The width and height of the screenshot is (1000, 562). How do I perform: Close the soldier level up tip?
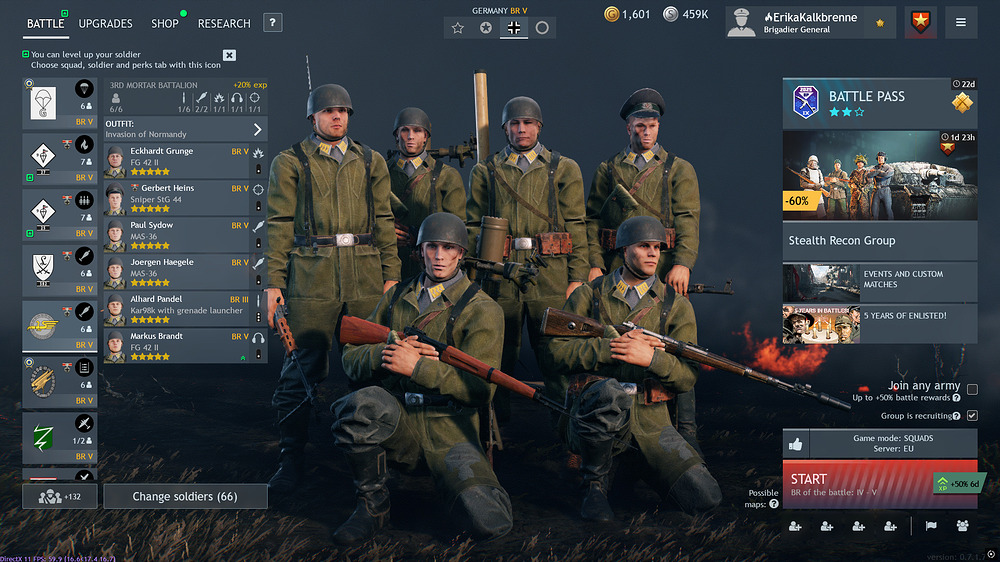[229, 55]
